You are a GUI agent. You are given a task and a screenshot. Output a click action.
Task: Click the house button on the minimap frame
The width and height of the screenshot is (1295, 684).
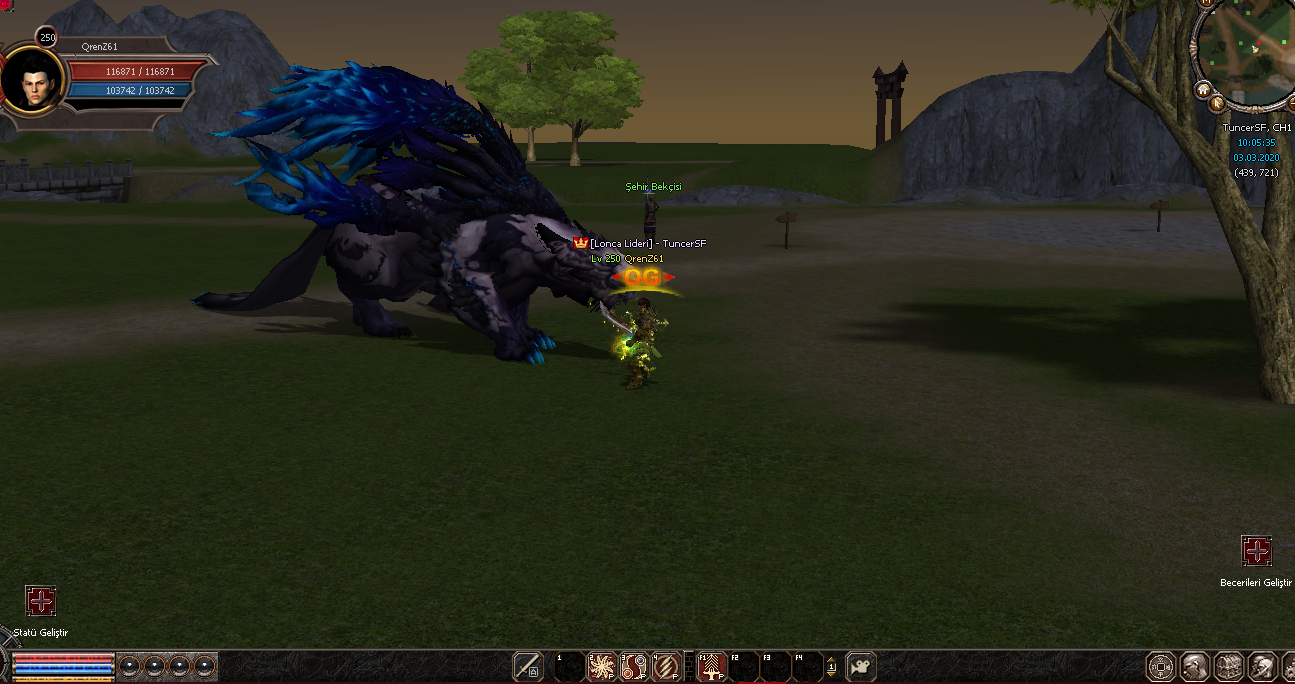click(x=1204, y=88)
